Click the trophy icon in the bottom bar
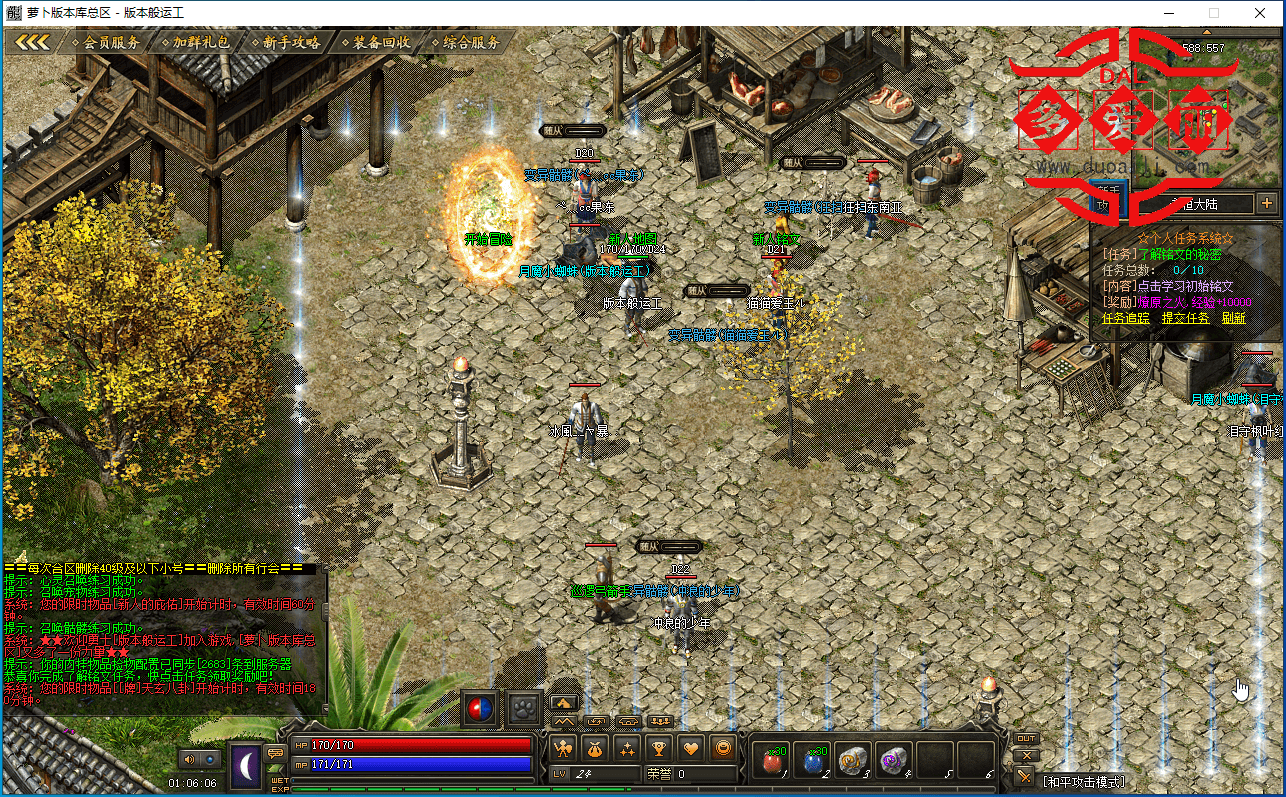Image resolution: width=1286 pixels, height=797 pixels. click(658, 747)
